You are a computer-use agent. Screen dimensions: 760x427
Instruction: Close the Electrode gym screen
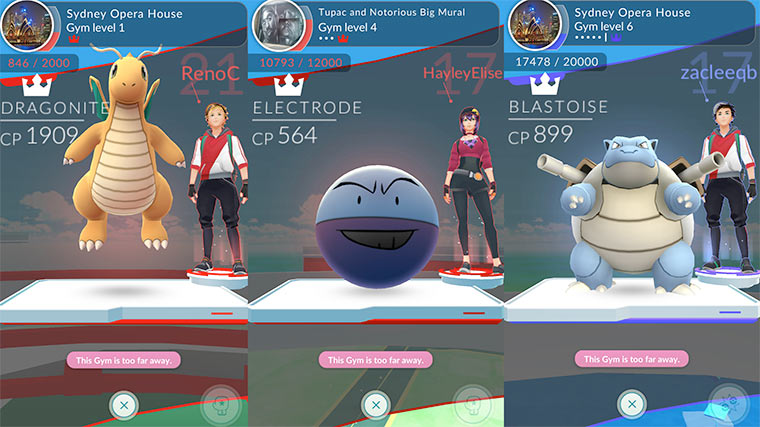click(x=375, y=405)
